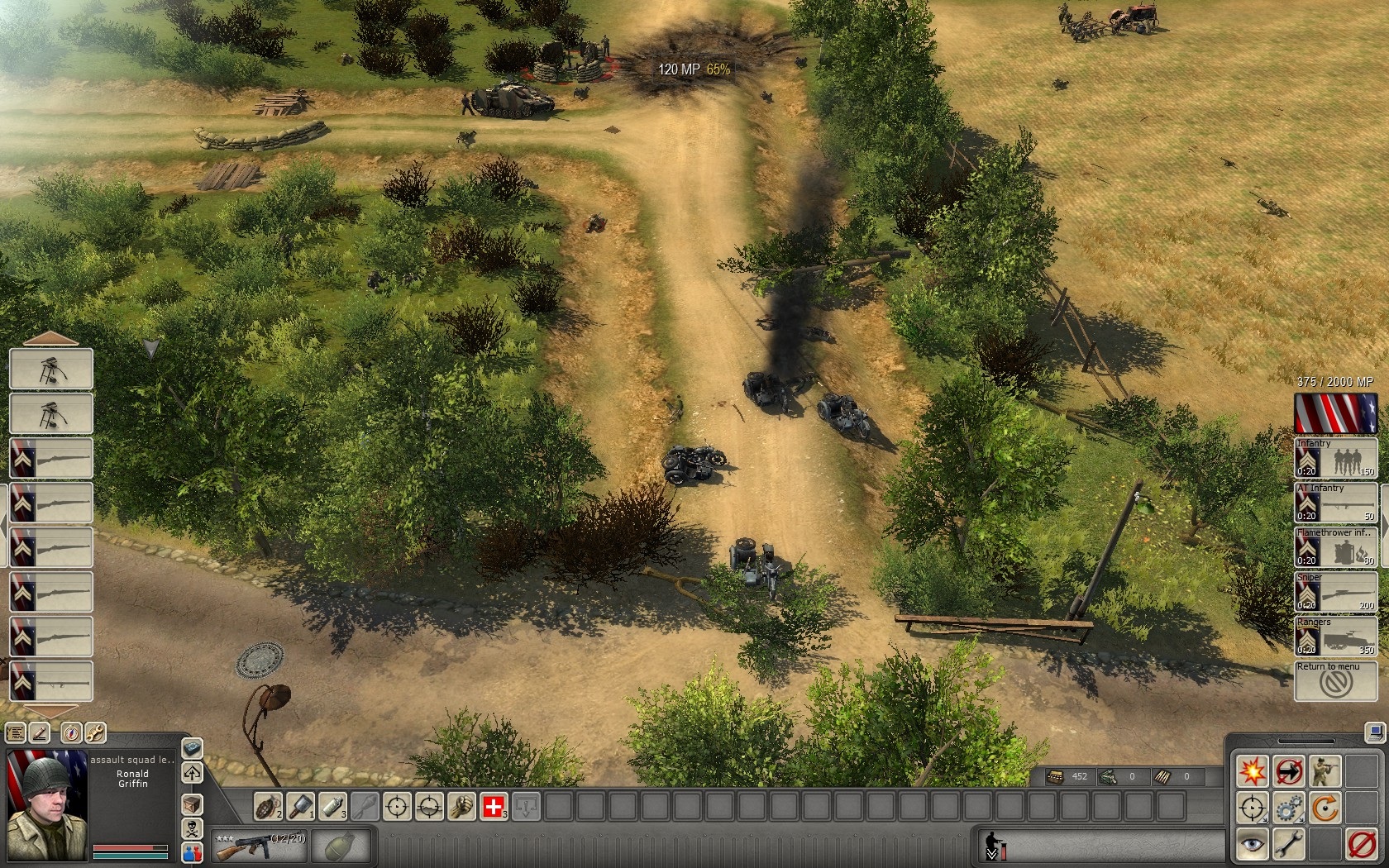Call in a Sniper reinforcement
1389x868 pixels.
[1335, 593]
